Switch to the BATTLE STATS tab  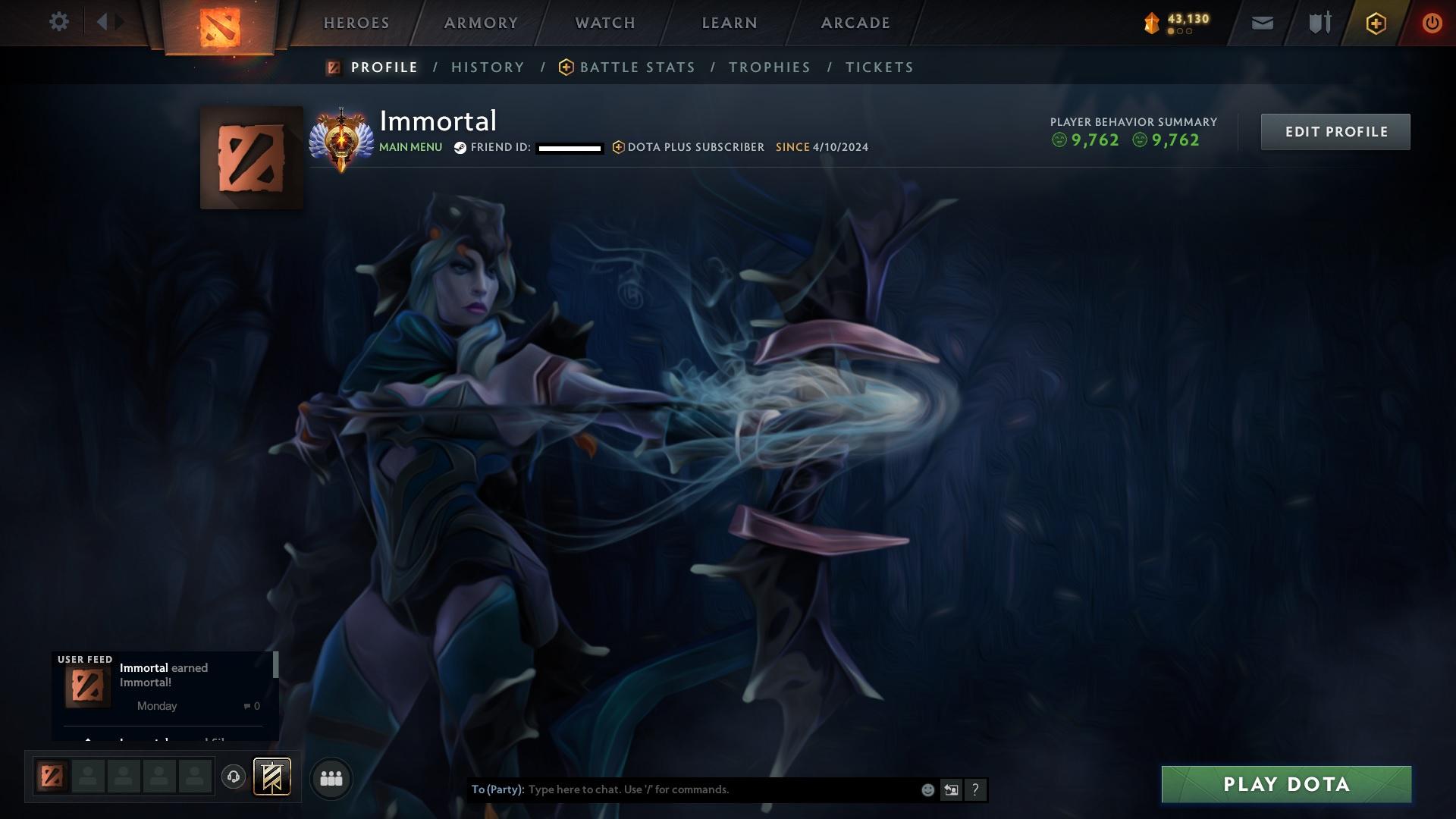[x=637, y=67]
